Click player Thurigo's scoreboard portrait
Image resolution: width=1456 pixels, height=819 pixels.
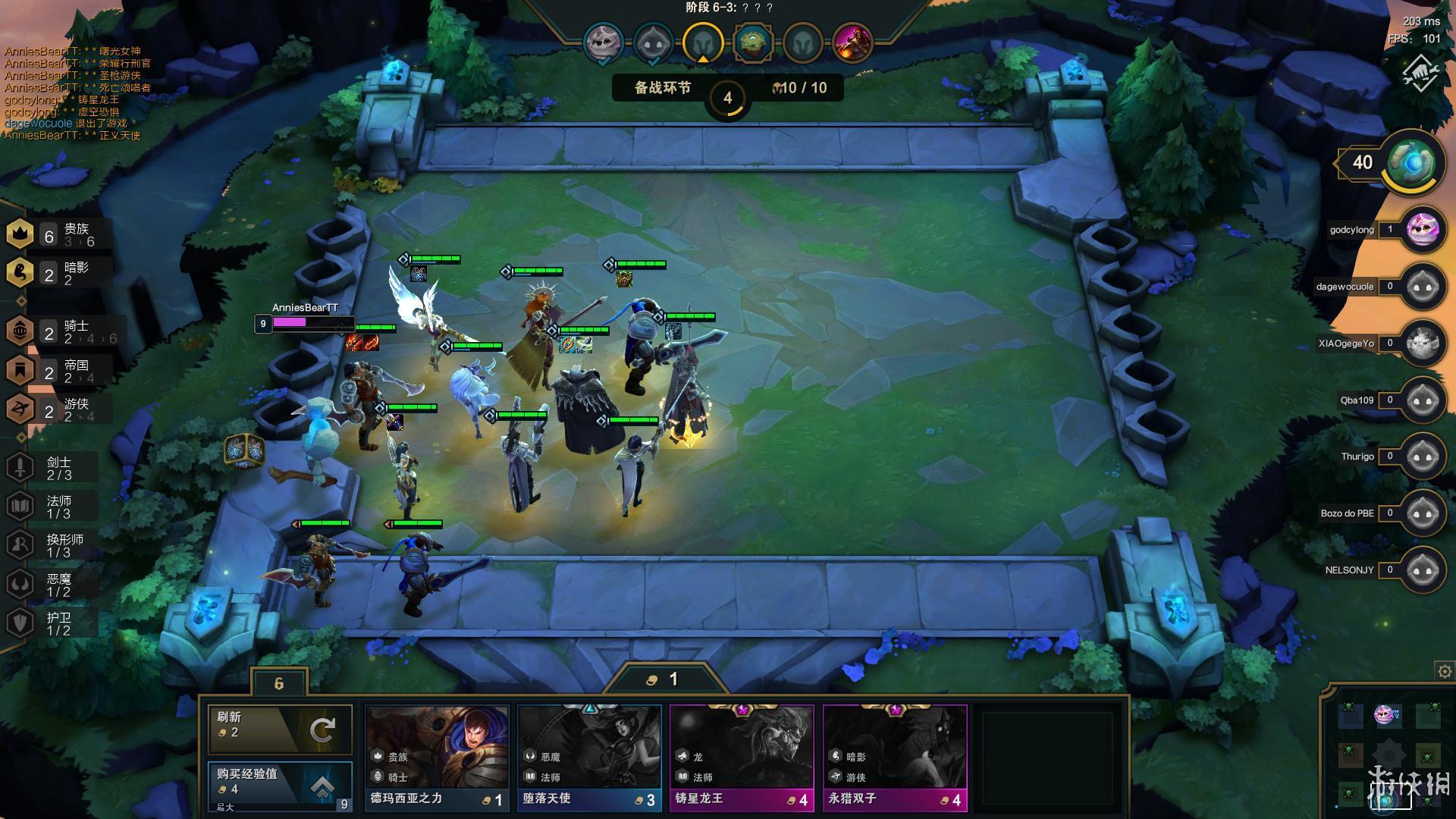coord(1422,457)
